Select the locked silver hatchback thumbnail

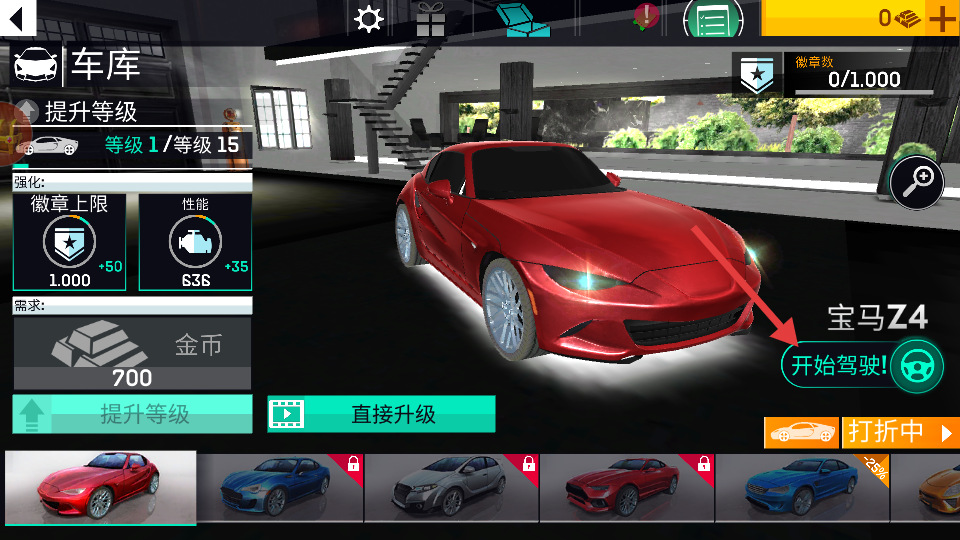(x=450, y=487)
